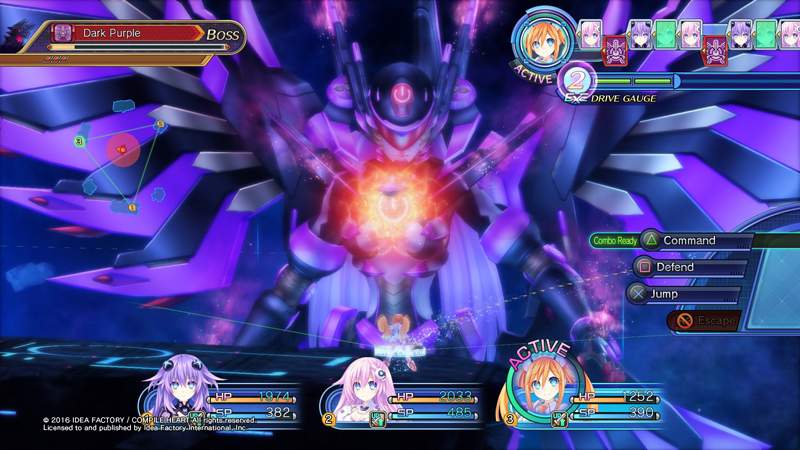The height and width of the screenshot is (450, 800).
Task: Open the Command menu
Action: pos(690,241)
